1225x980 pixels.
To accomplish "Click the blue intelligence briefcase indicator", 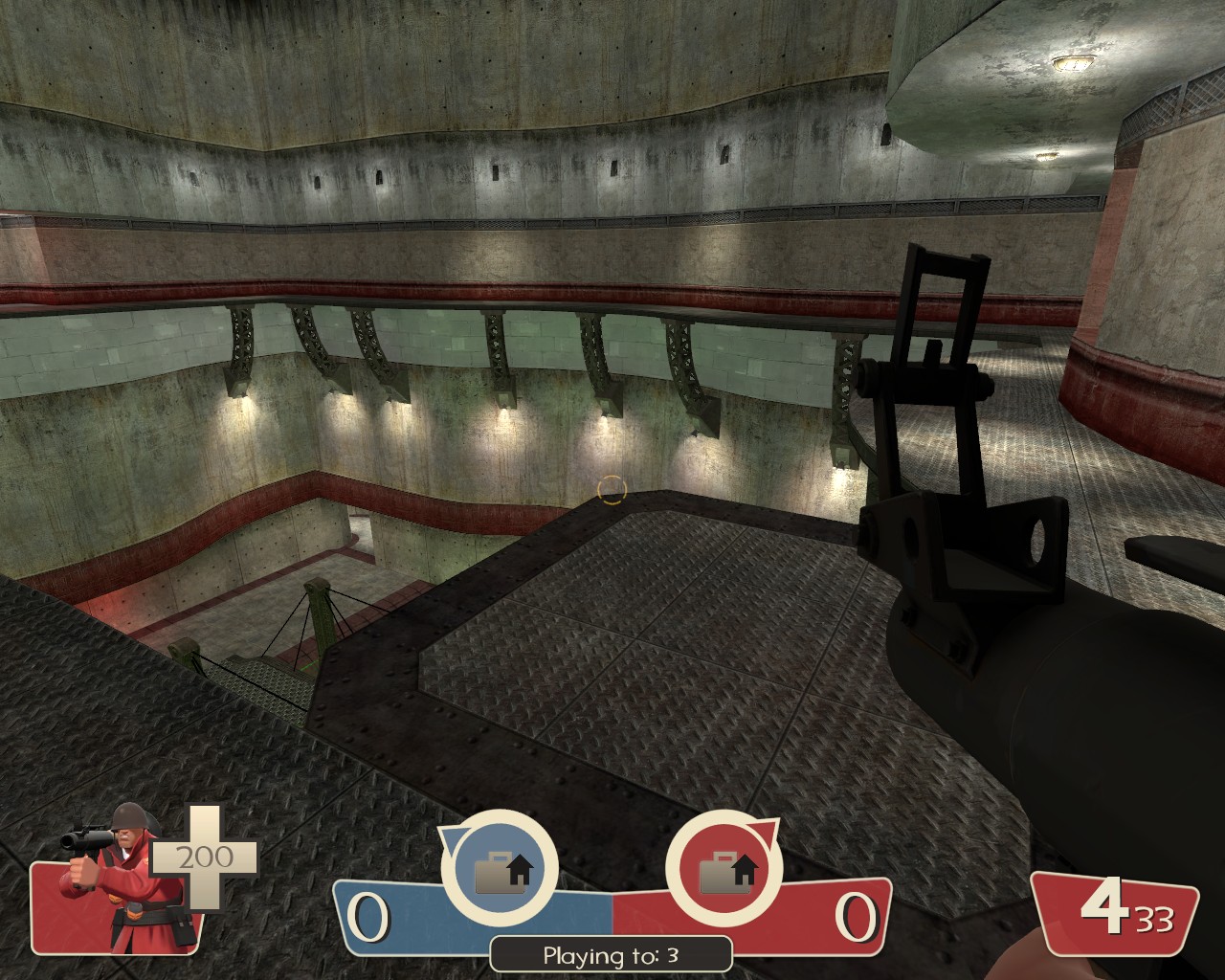I will 500,869.
